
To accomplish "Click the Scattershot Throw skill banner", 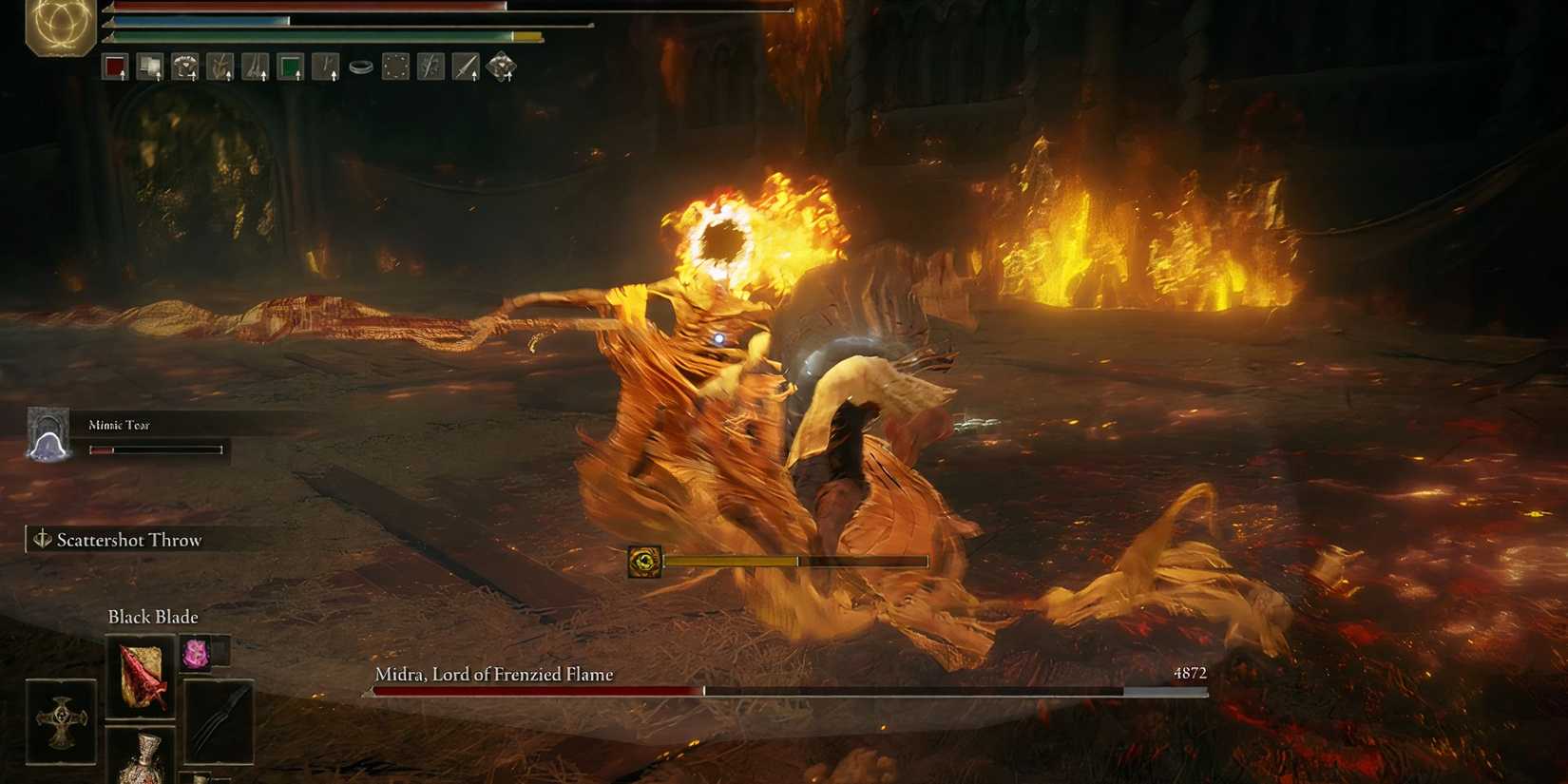I will [x=129, y=539].
